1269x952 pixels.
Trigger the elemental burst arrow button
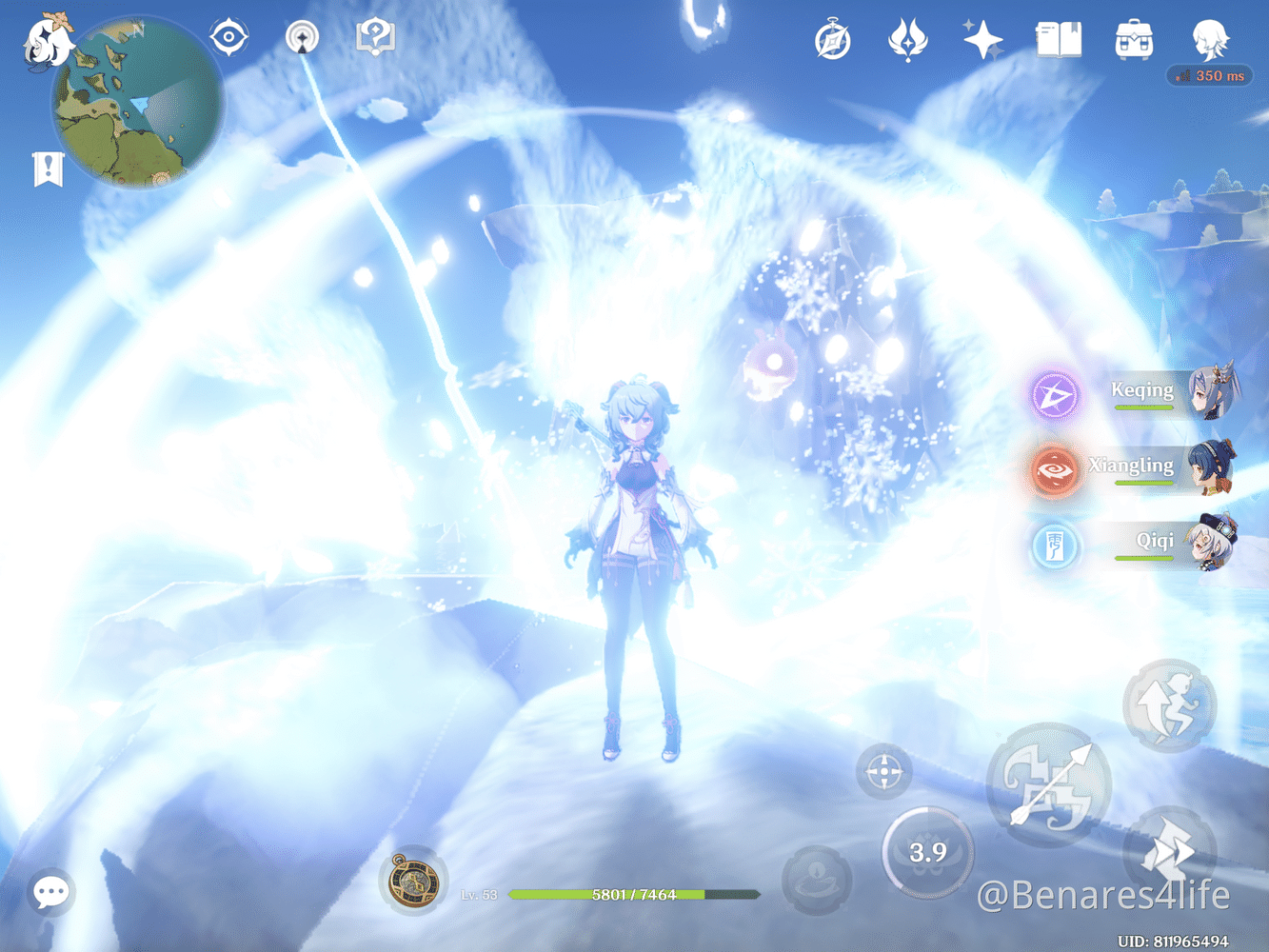1047,785
